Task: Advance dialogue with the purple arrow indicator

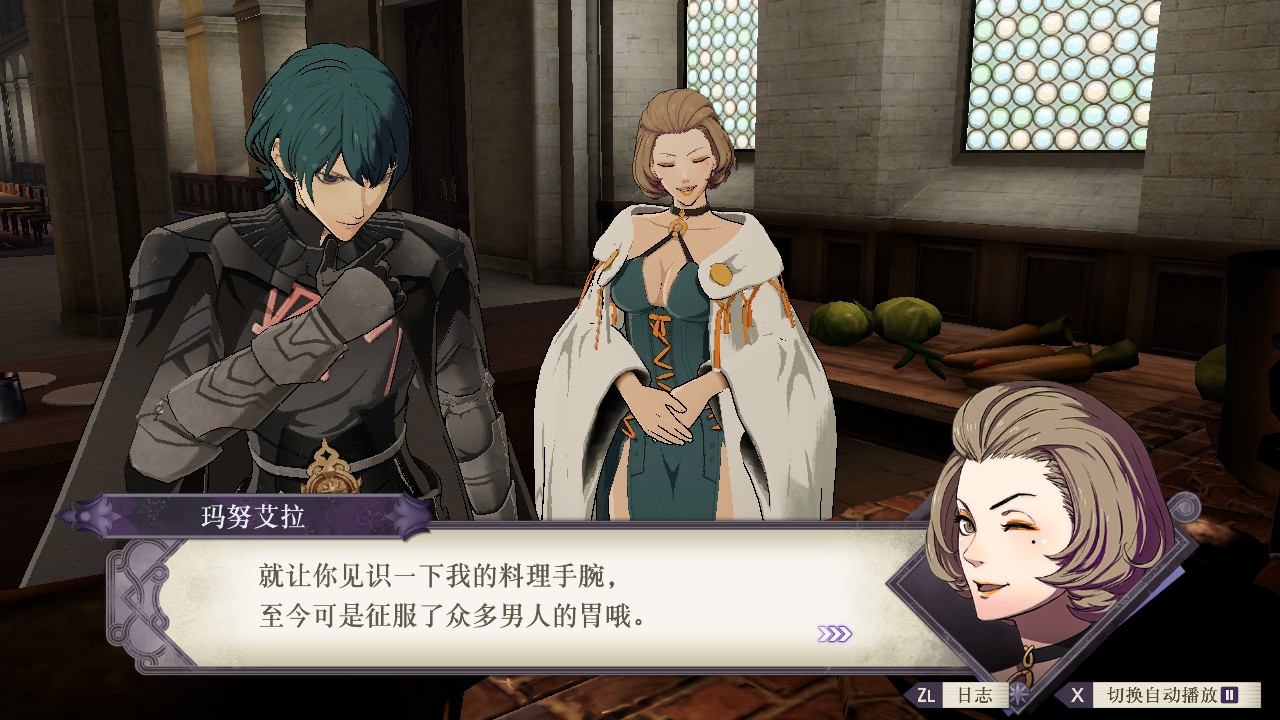Action: click(834, 633)
